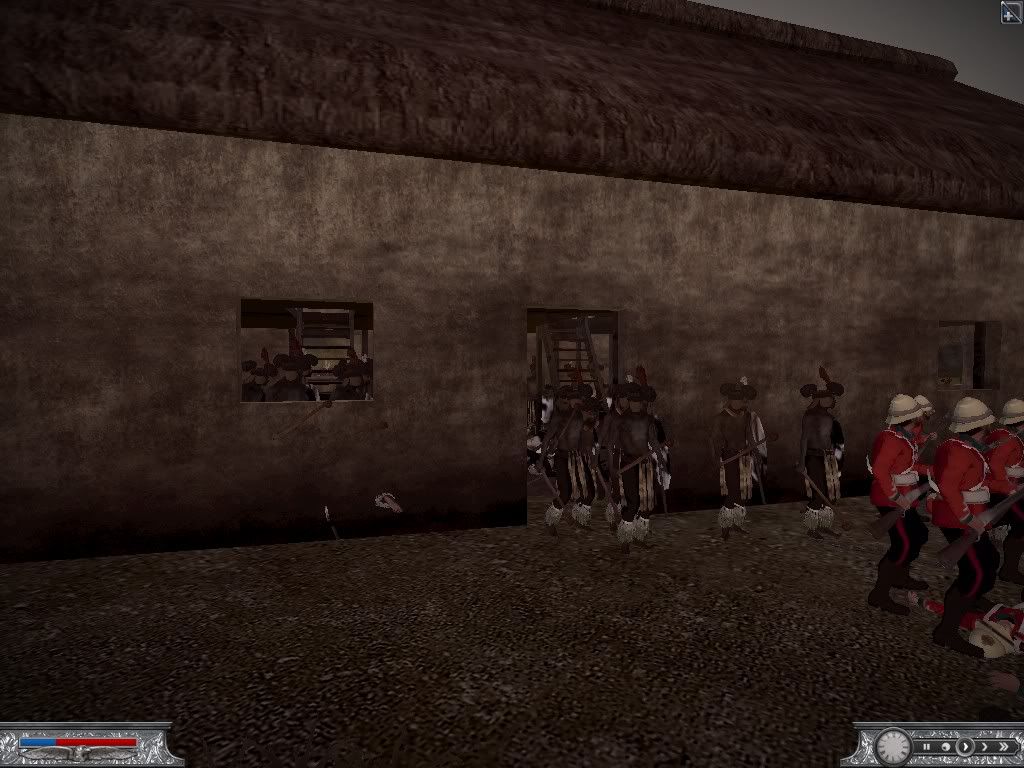Select the round slow-motion speed icon
1024x768 pixels.
tap(946, 746)
